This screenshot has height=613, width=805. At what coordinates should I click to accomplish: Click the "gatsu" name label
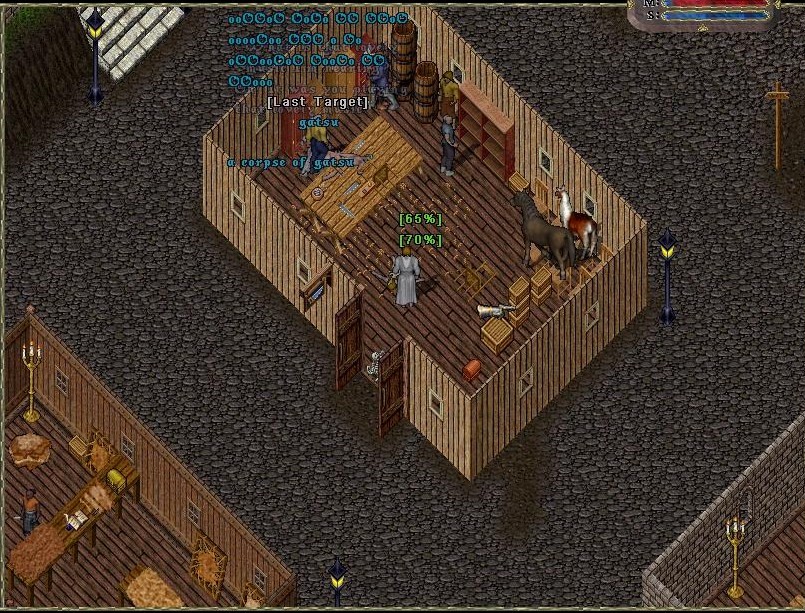(x=319, y=122)
